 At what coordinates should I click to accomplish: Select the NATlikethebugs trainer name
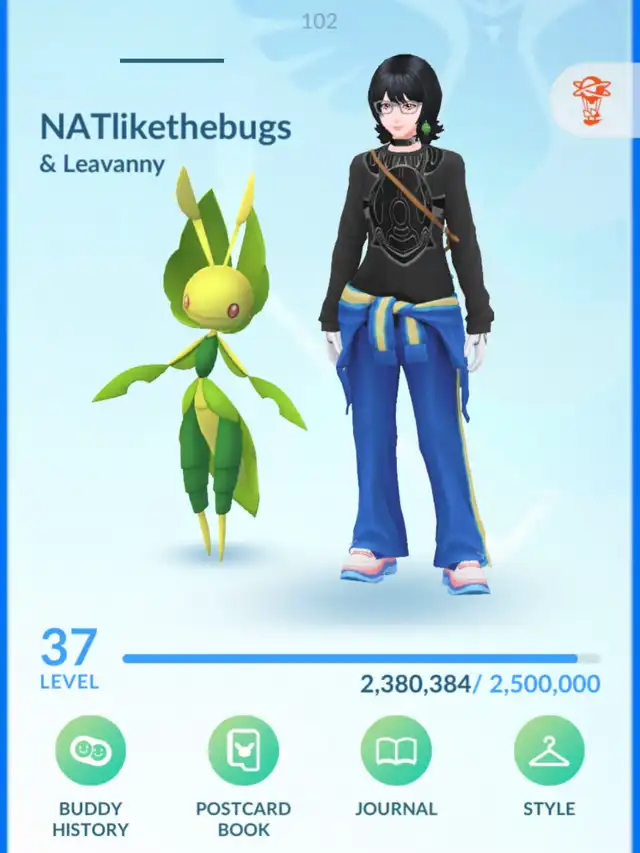tap(166, 127)
